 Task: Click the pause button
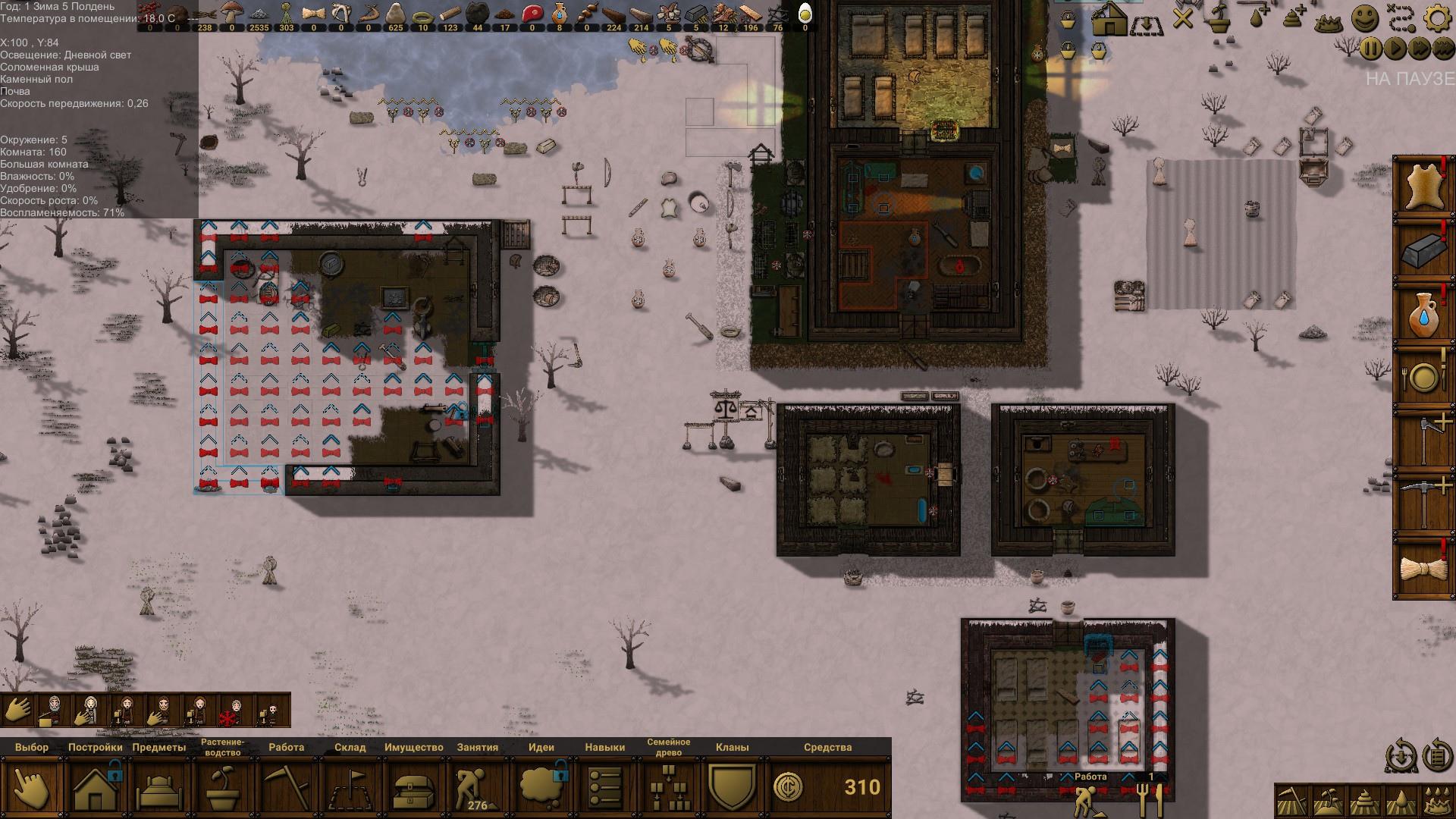1372,49
